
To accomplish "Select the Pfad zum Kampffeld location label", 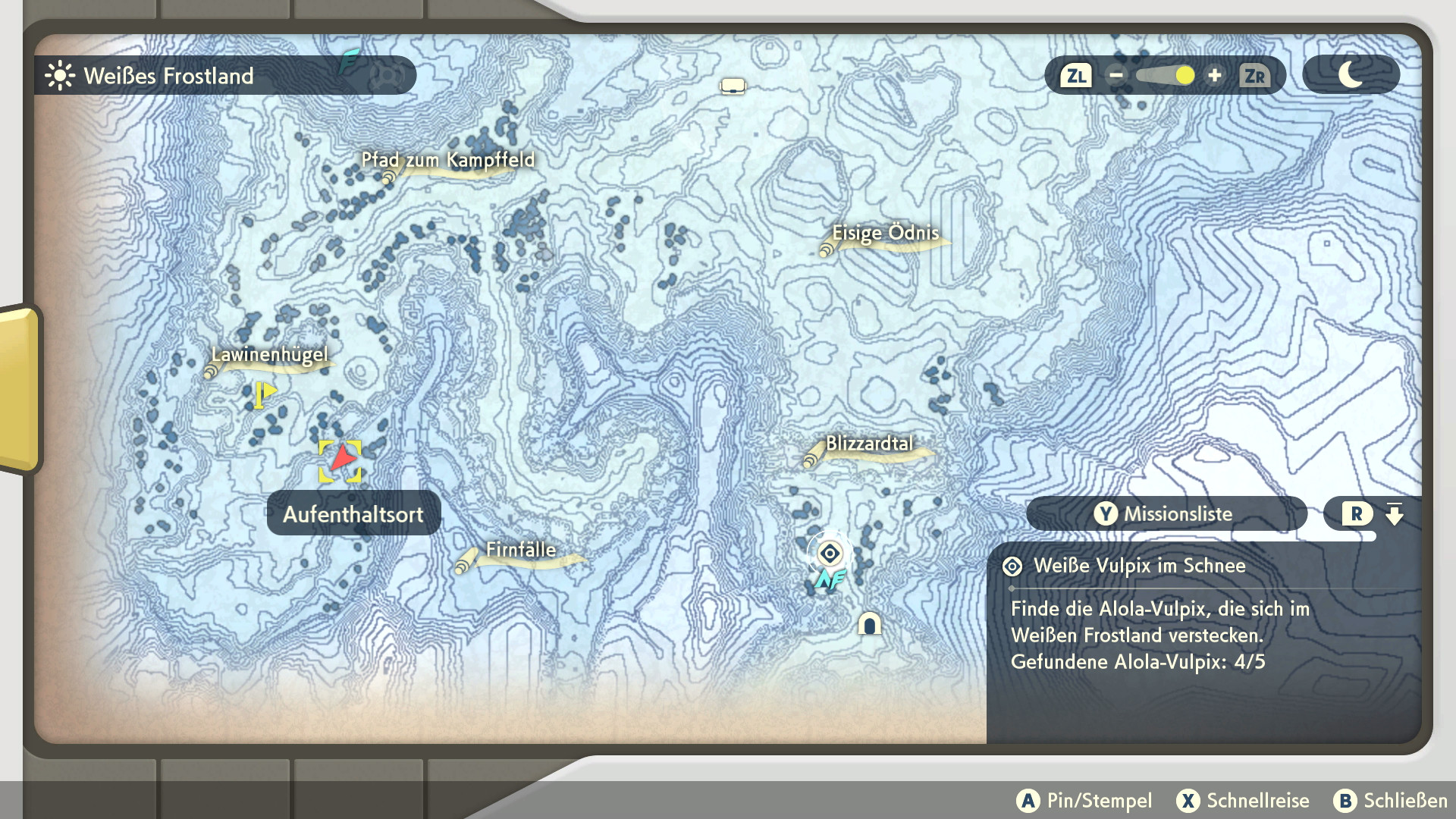I will click(447, 161).
